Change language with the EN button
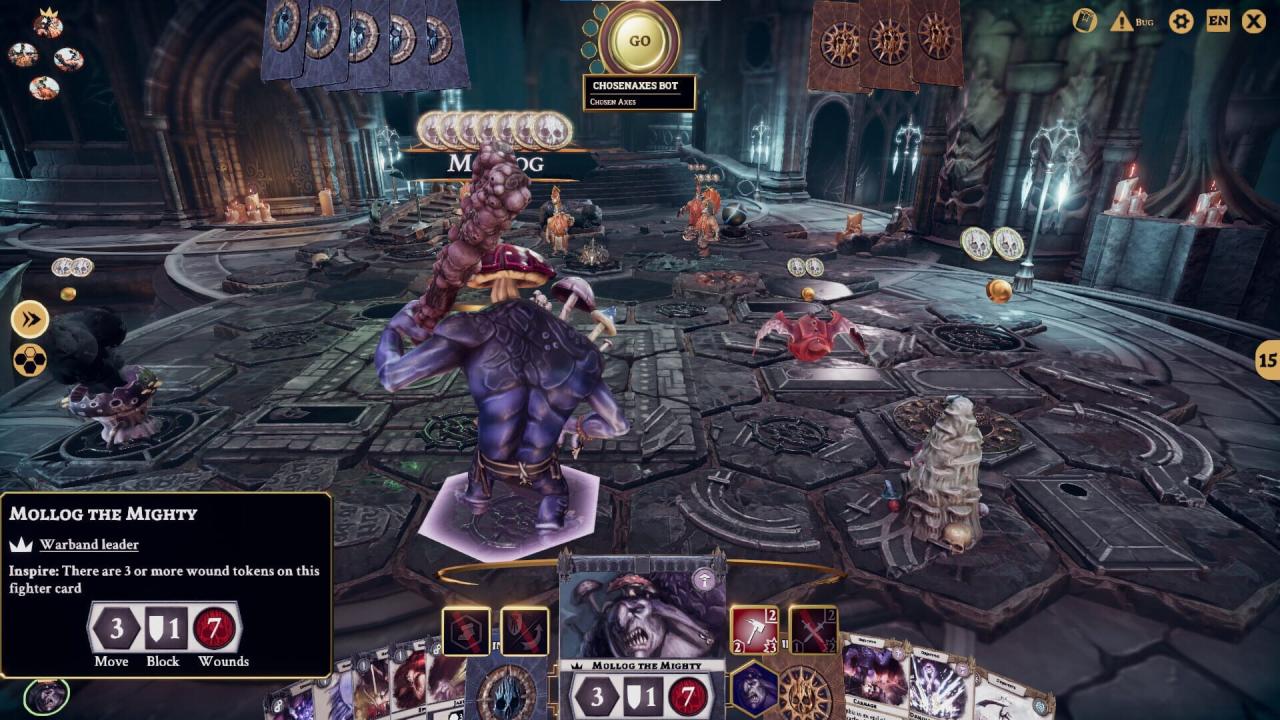The height and width of the screenshot is (720, 1280). click(1217, 21)
